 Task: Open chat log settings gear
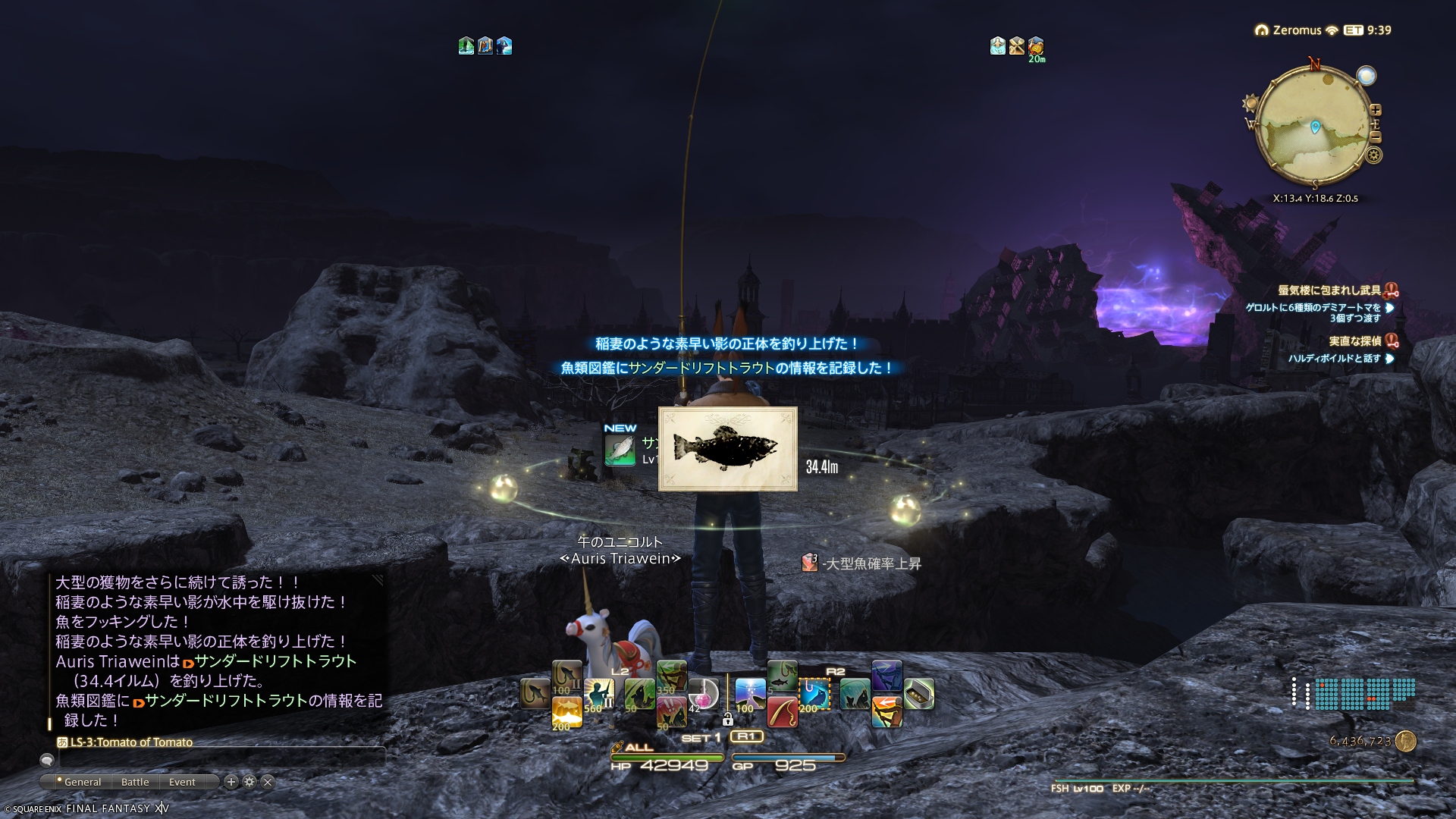[249, 782]
